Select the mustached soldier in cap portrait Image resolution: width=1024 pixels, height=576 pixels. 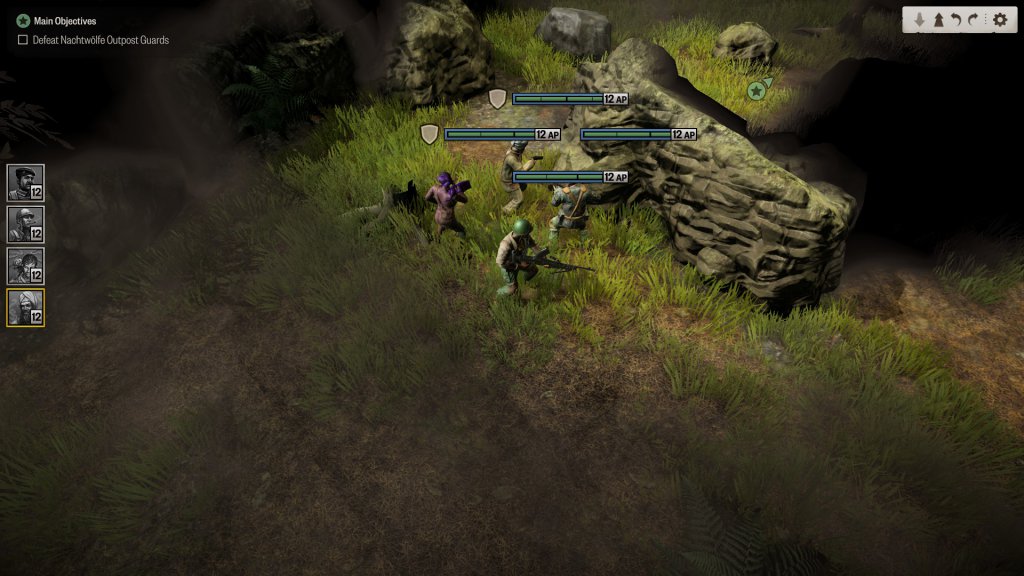[25, 183]
